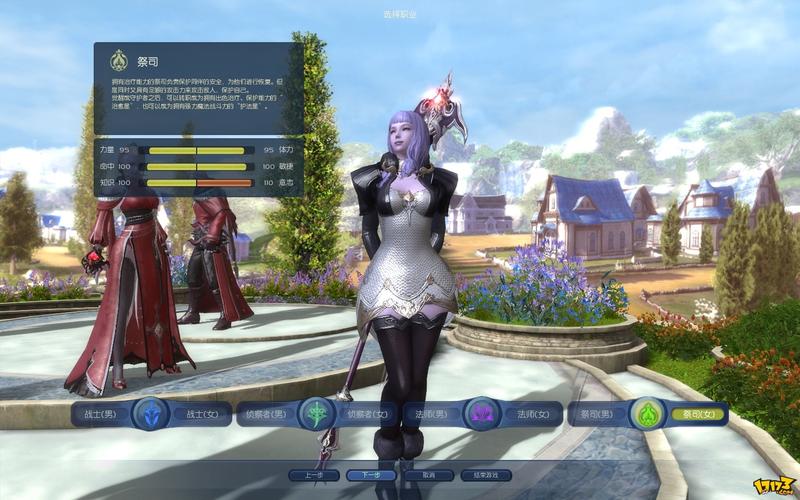Proceed with the 下一步 button
The image size is (800, 500).
371,475
